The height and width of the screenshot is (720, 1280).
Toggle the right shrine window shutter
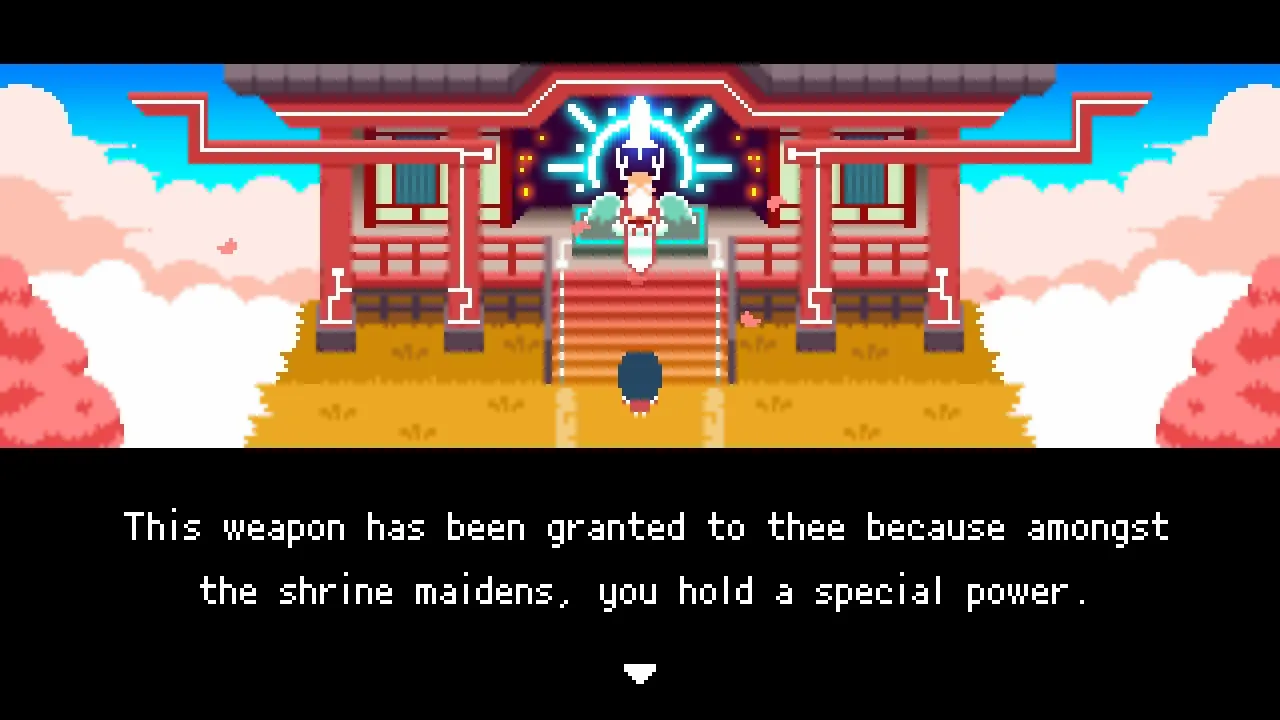pyautogui.click(x=862, y=185)
